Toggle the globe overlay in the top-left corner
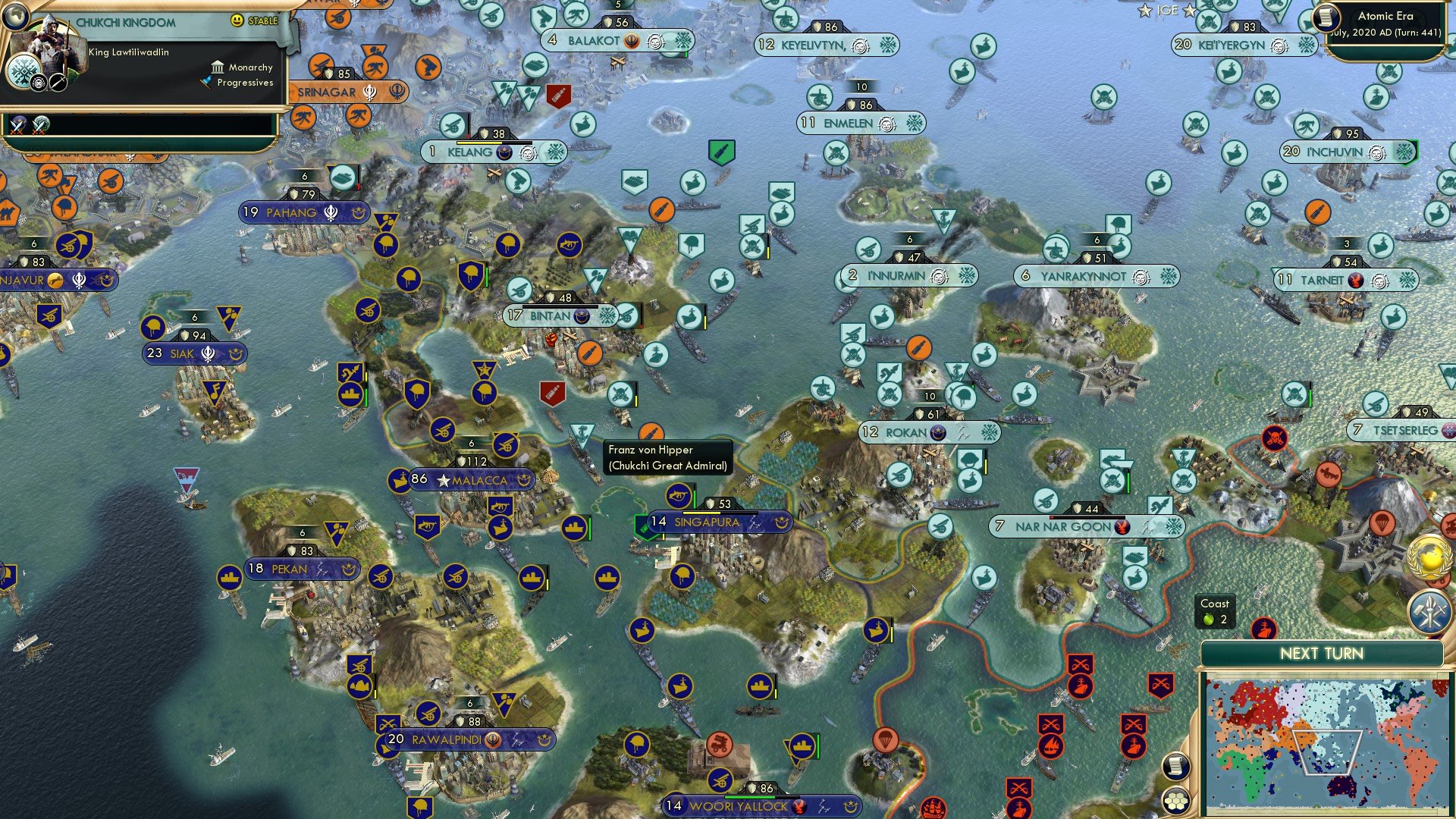 pyautogui.click(x=15, y=17)
